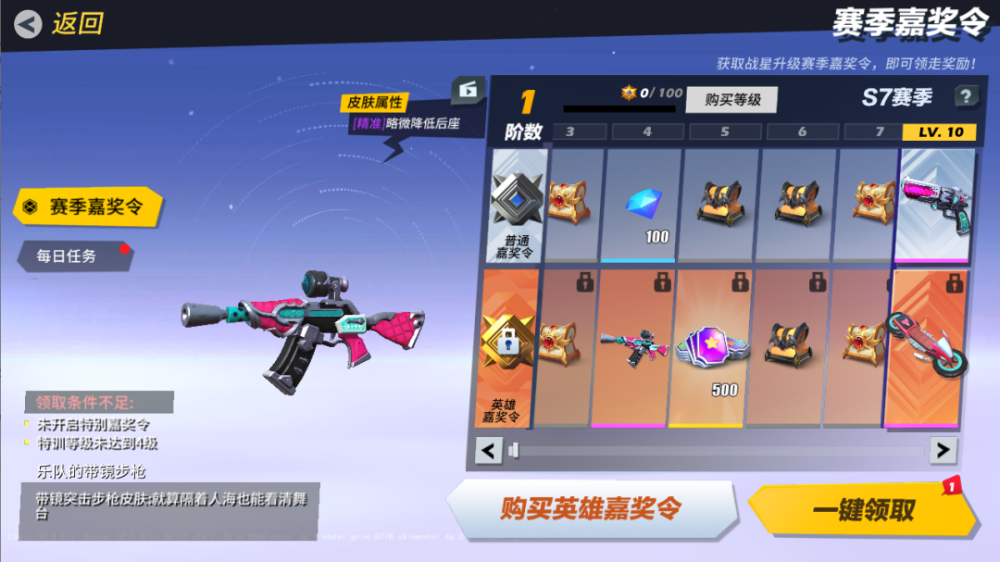Click the reward list scrollbar handle
Image resolution: width=1000 pixels, height=562 pixels.
click(x=514, y=451)
